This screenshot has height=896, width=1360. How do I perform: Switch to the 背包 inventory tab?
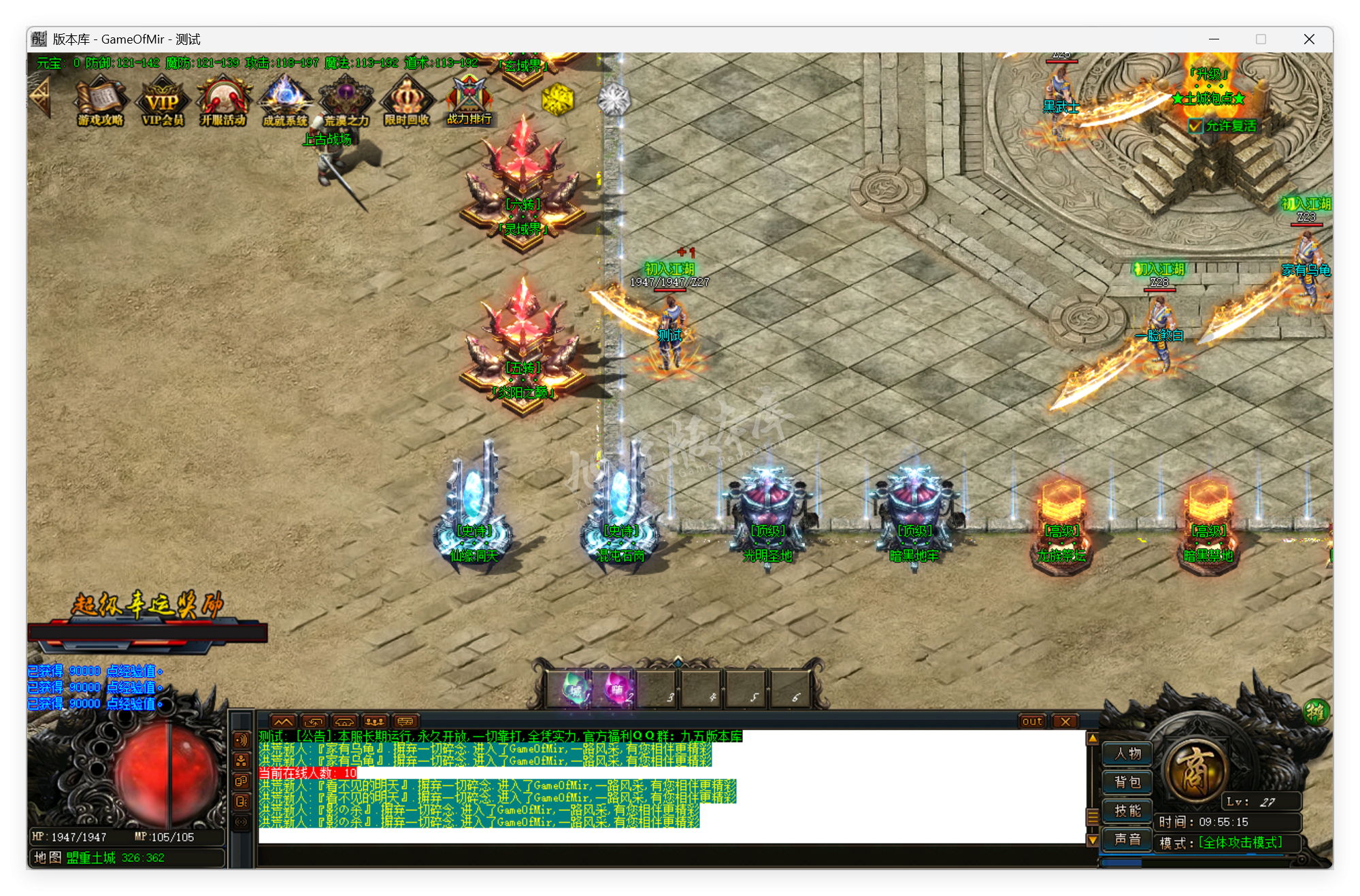[1127, 782]
